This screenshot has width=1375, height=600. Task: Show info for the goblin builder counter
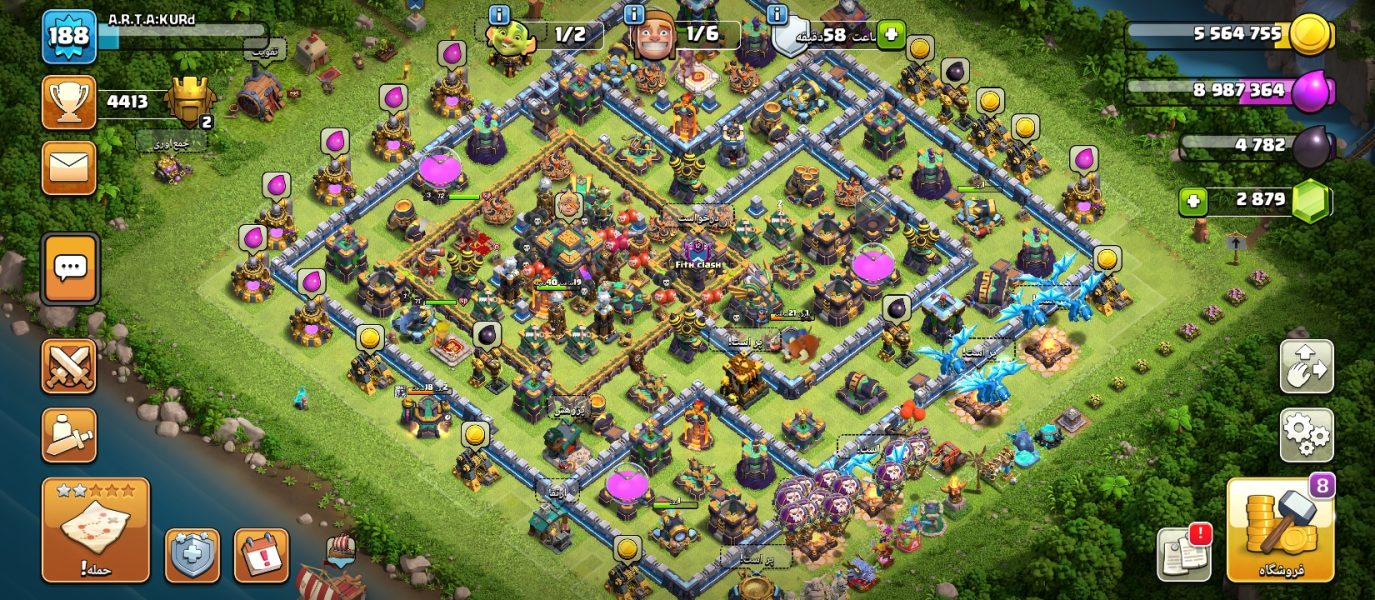pyautogui.click(x=498, y=14)
